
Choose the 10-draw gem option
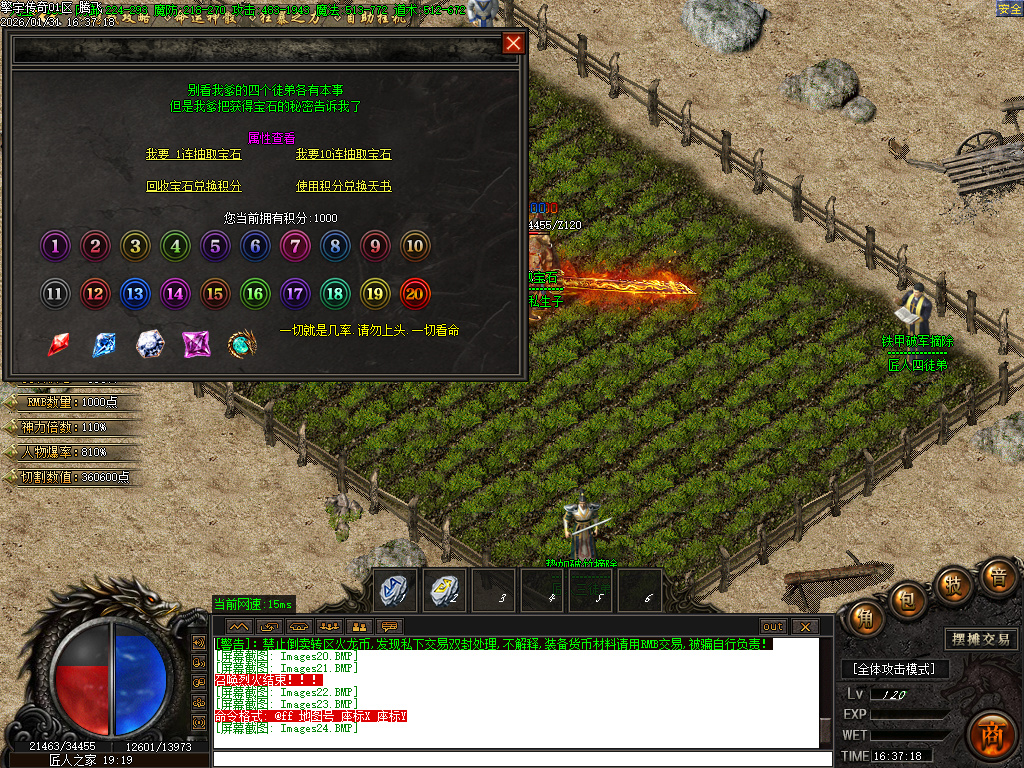click(343, 155)
